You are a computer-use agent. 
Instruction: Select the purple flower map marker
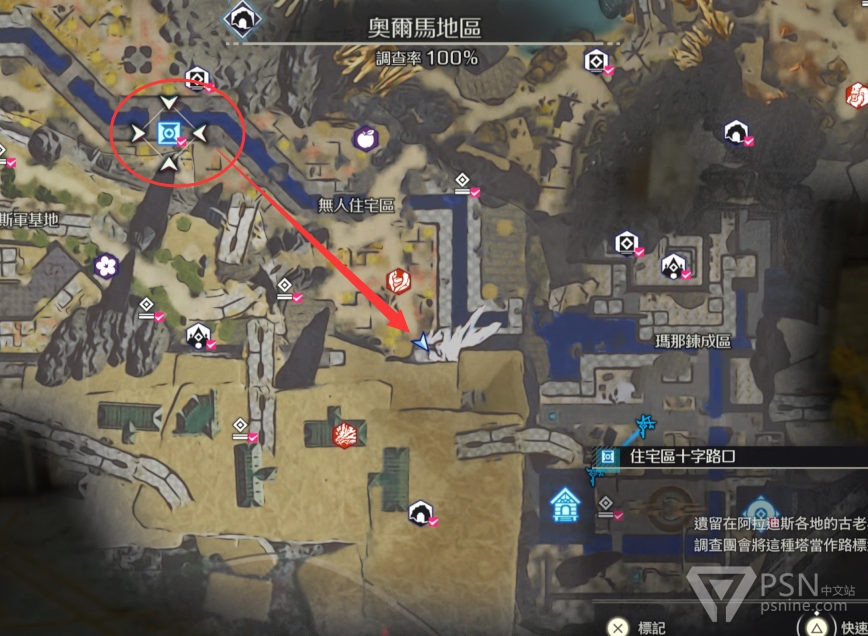(106, 265)
